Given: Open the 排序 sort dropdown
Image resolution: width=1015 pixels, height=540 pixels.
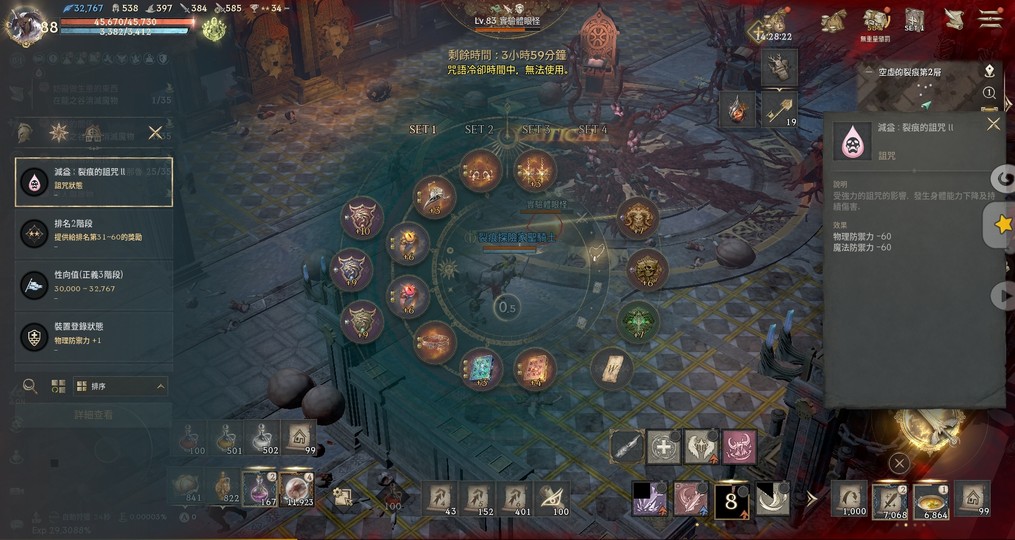Looking at the screenshot, I should click(126, 386).
